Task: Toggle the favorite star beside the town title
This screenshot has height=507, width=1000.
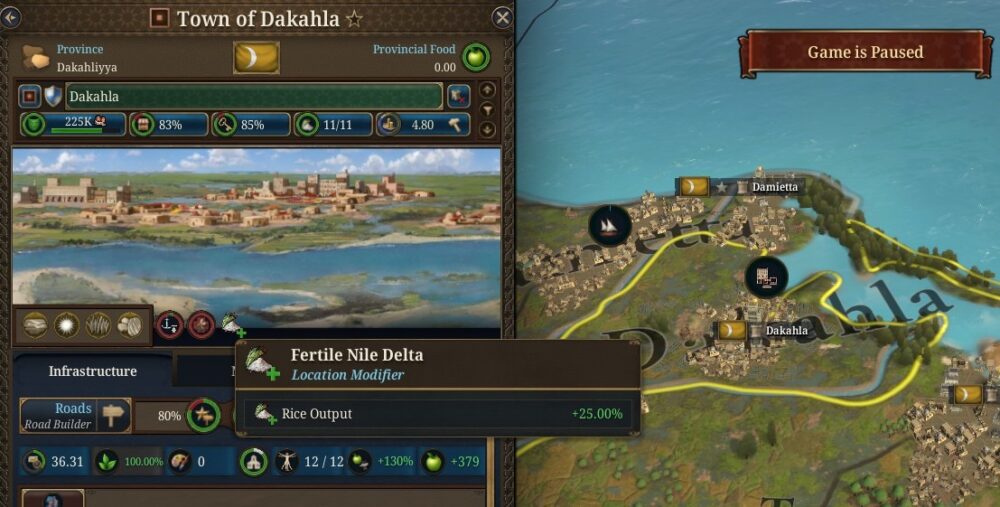Action: [355, 19]
